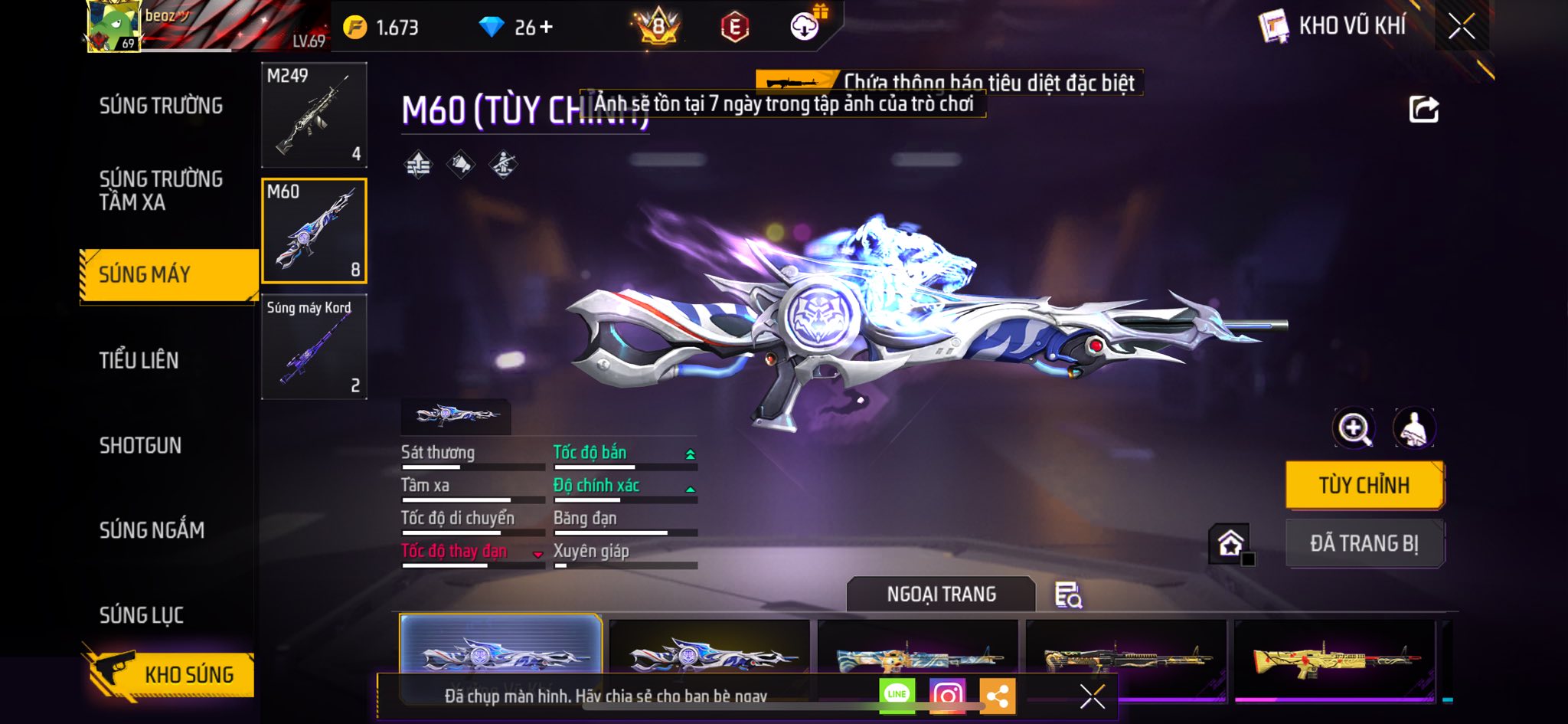Close the weapon armory screen
The height and width of the screenshot is (724, 1568).
1461,27
